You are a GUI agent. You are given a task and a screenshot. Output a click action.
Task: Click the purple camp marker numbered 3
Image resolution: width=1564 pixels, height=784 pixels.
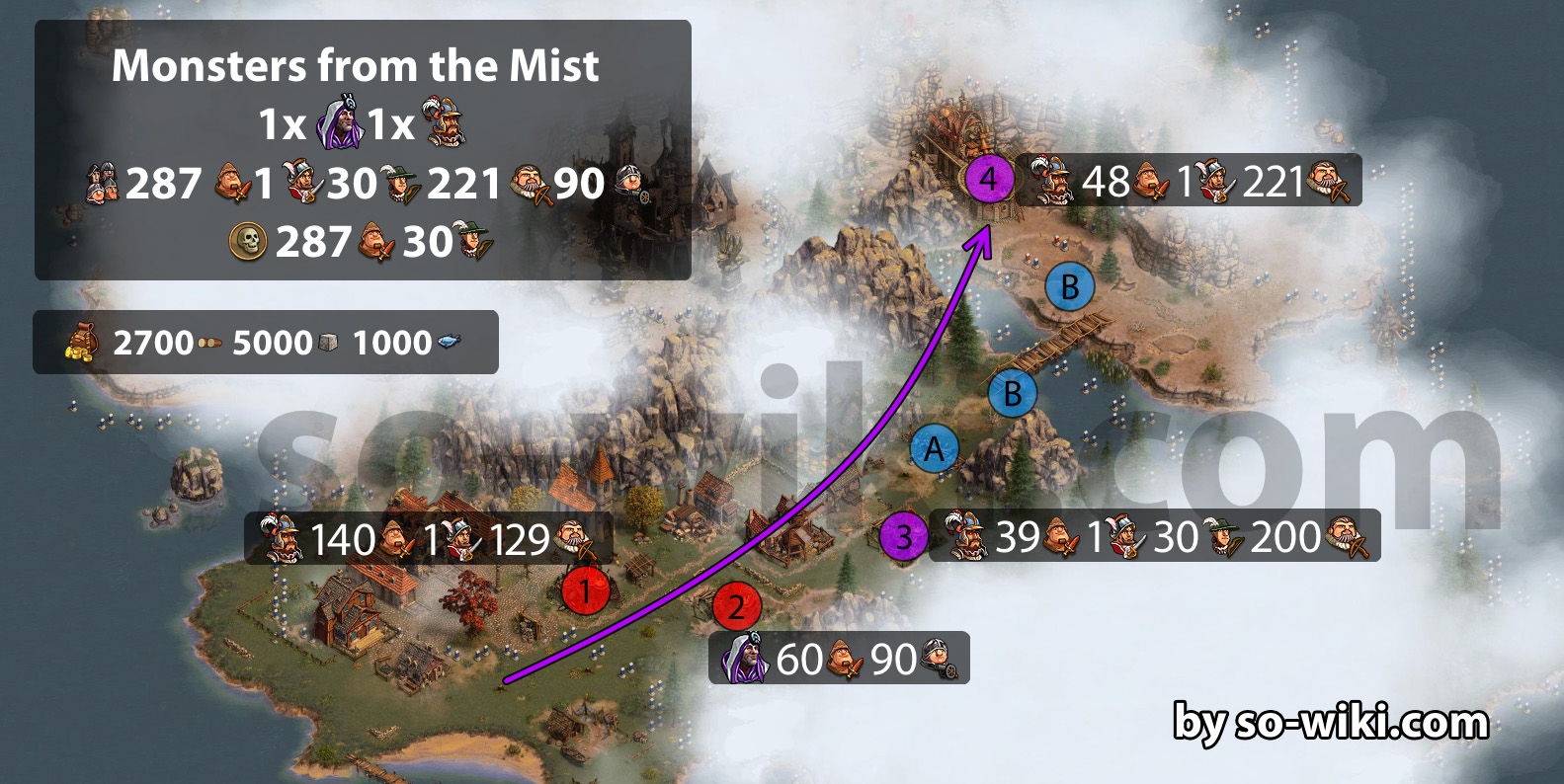point(903,537)
